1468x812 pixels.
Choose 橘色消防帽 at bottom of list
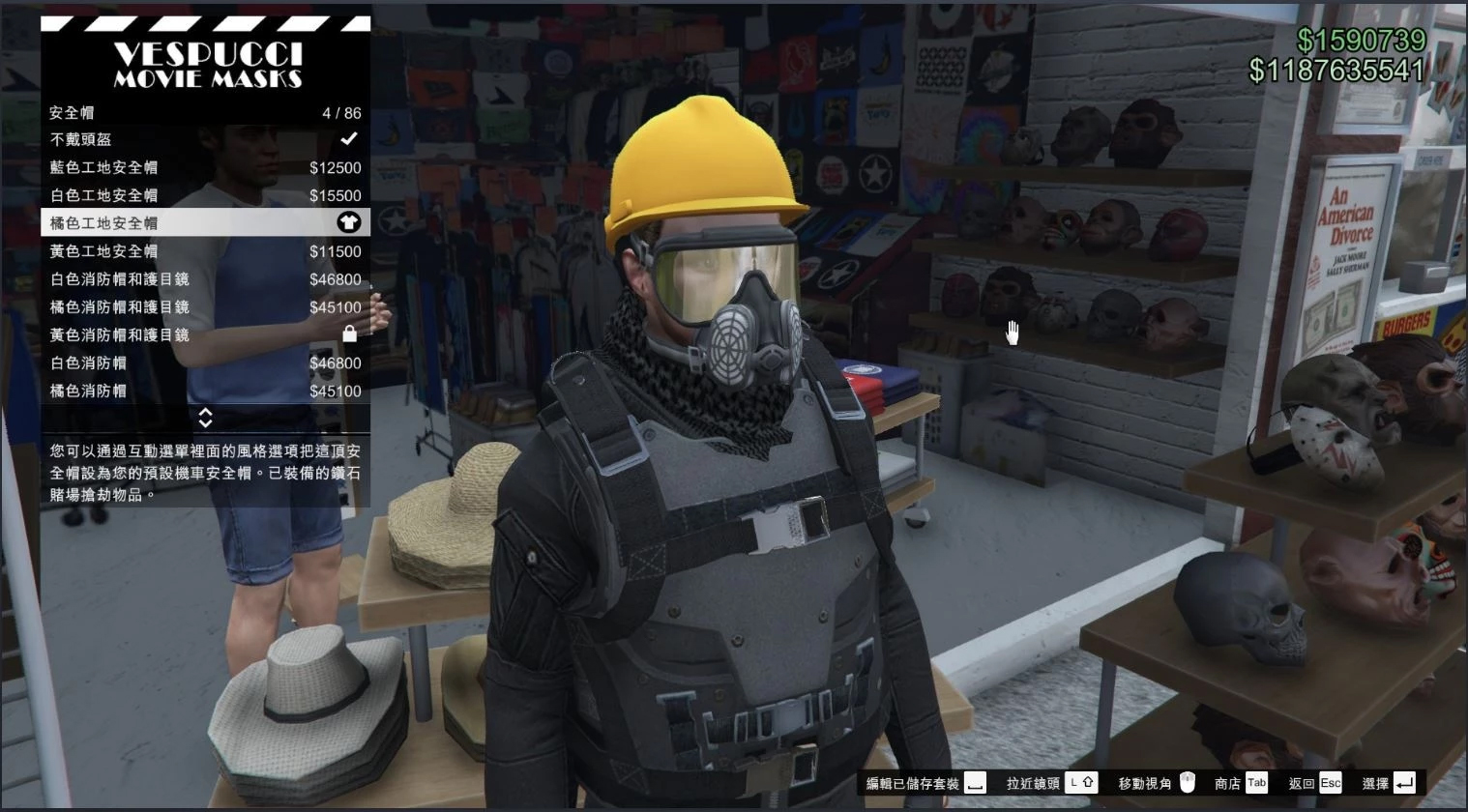(x=205, y=391)
